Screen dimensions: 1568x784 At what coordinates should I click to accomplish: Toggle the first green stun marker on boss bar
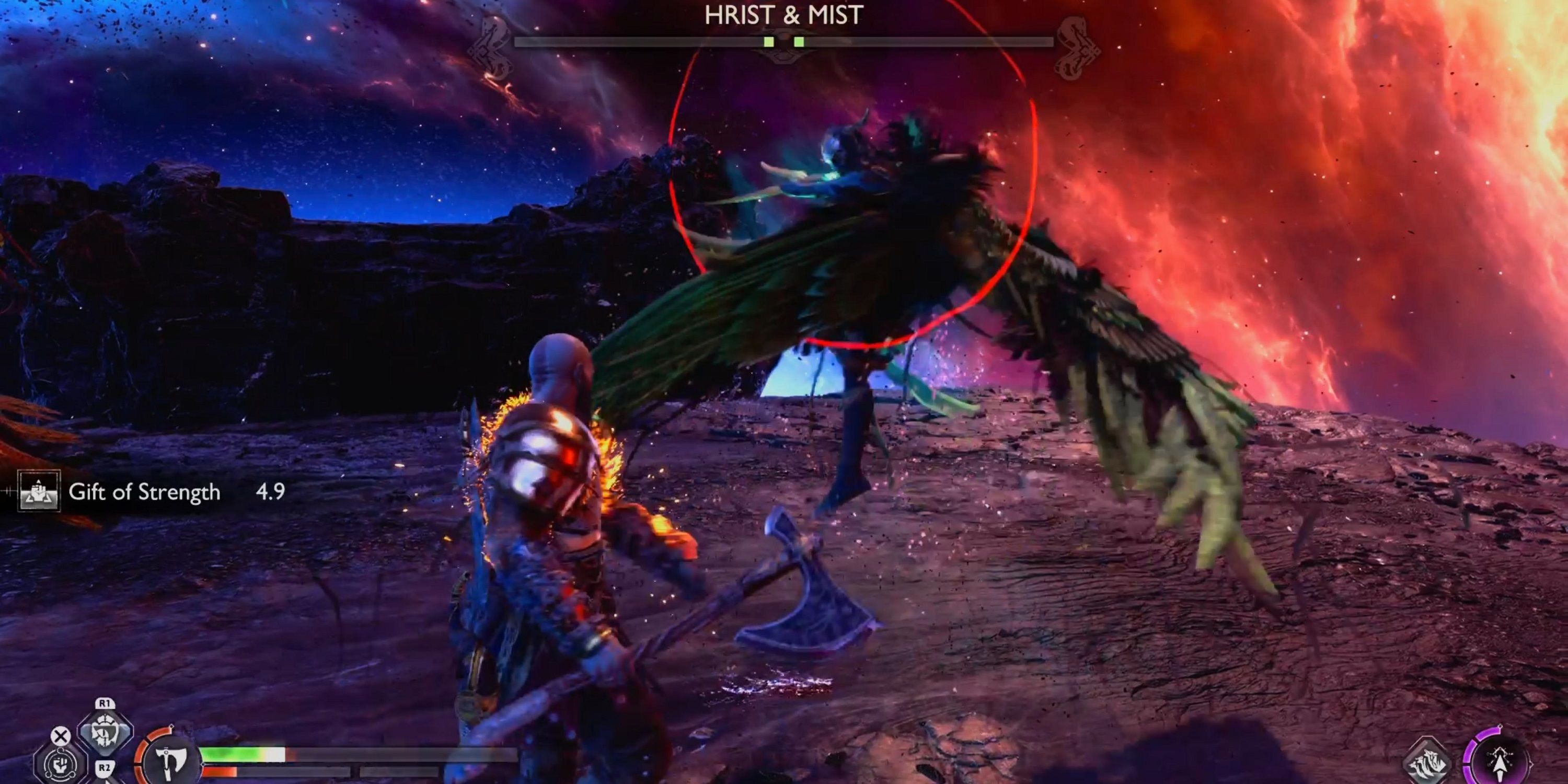coord(768,41)
